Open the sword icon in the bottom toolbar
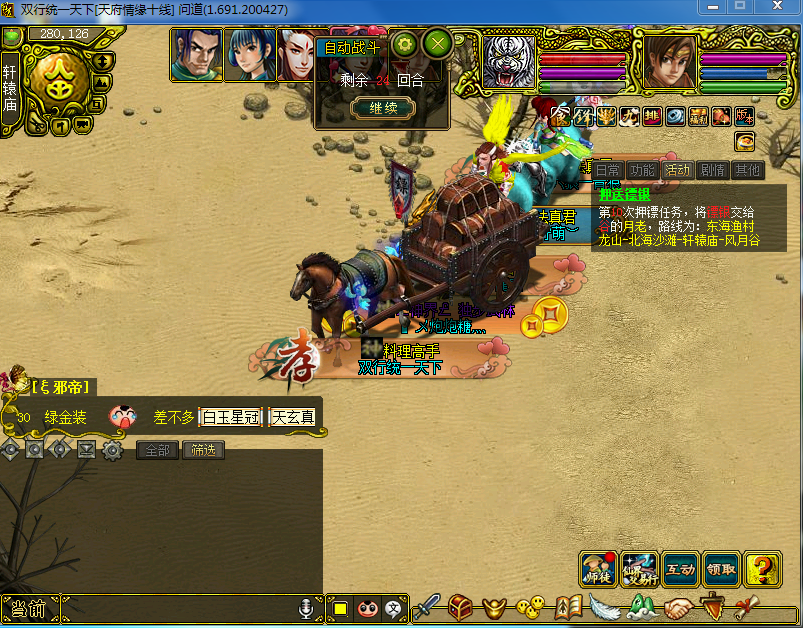The width and height of the screenshot is (803, 628). pos(427,607)
